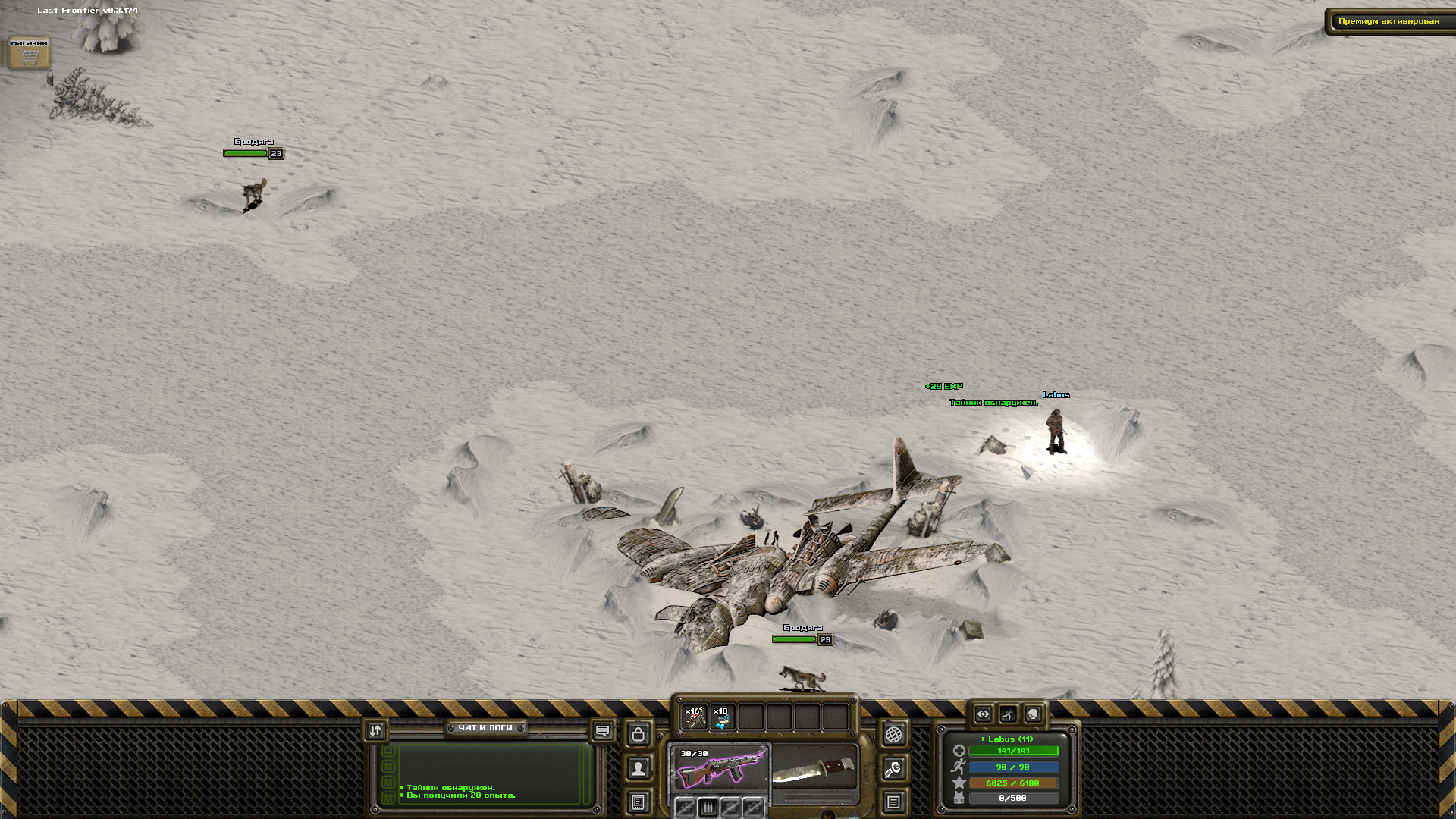Viewport: 1456px width, 819px height.
Task: Switch to the combat knife slot
Action: (x=814, y=767)
